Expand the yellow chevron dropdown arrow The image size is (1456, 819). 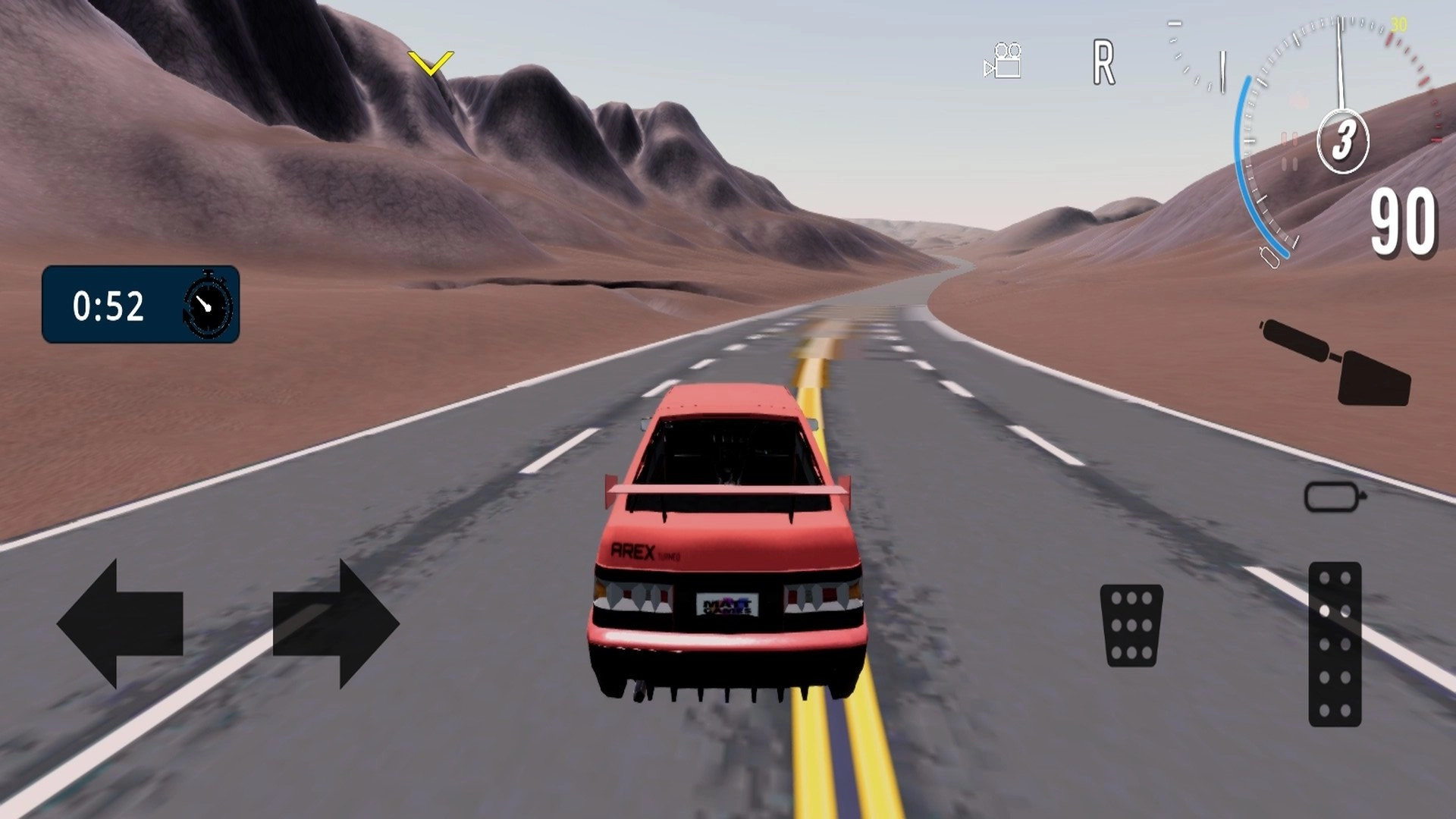pos(430,62)
